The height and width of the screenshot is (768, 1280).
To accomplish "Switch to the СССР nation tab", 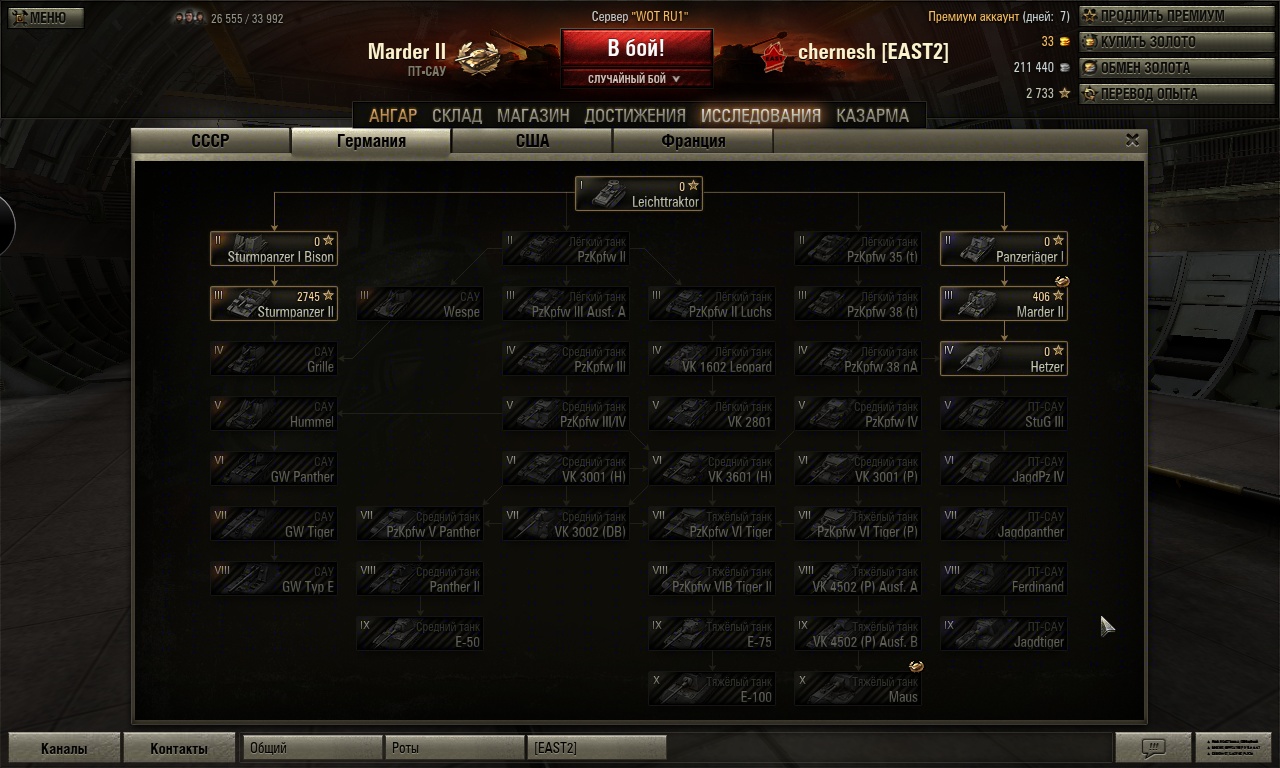I will 210,141.
